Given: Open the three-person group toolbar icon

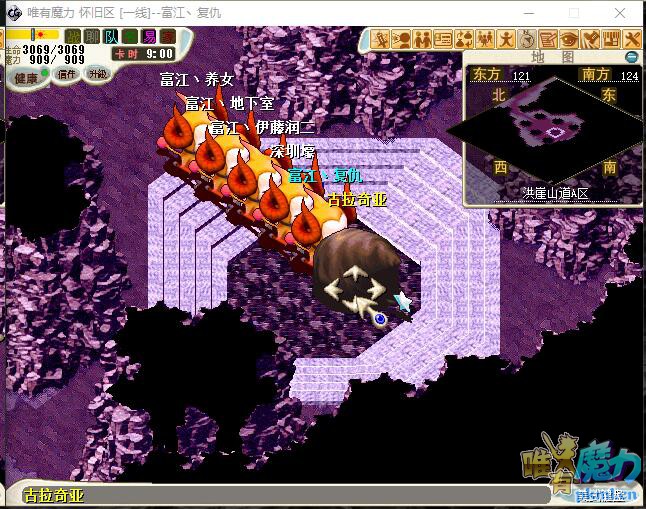Looking at the screenshot, I should coord(485,40).
